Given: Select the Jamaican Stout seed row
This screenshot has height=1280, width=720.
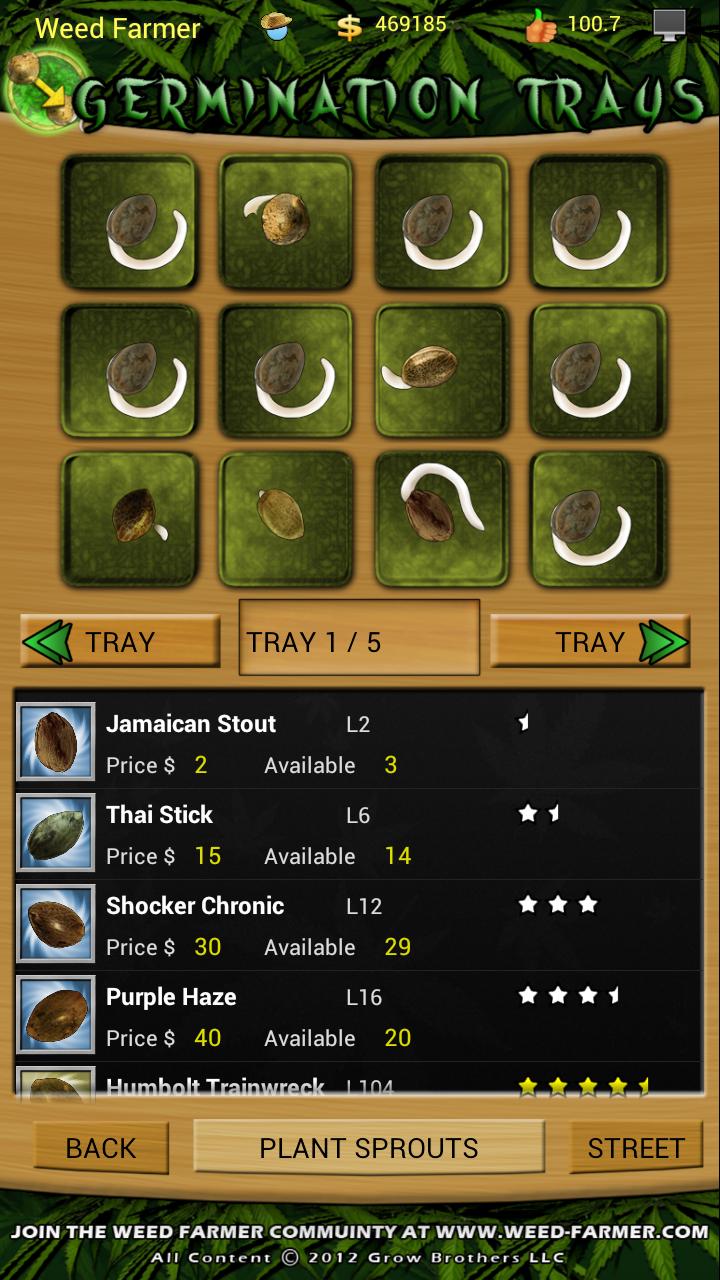Looking at the screenshot, I should tap(358, 744).
